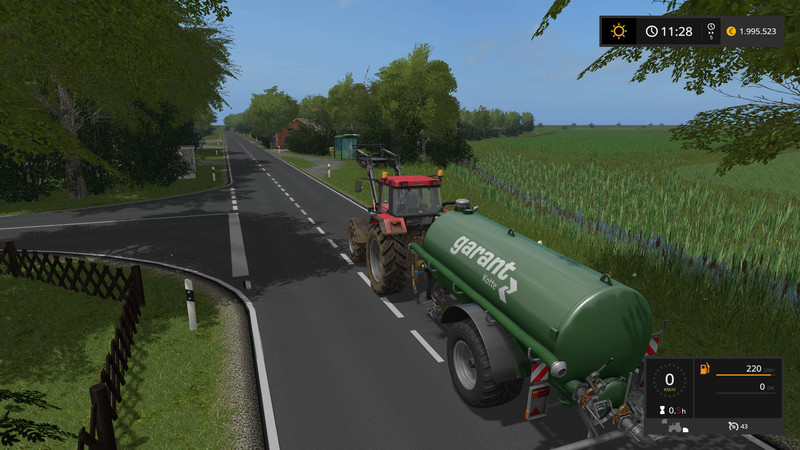800x450 pixels.
Task: Click the gold coin money icon
Action: point(731,31)
